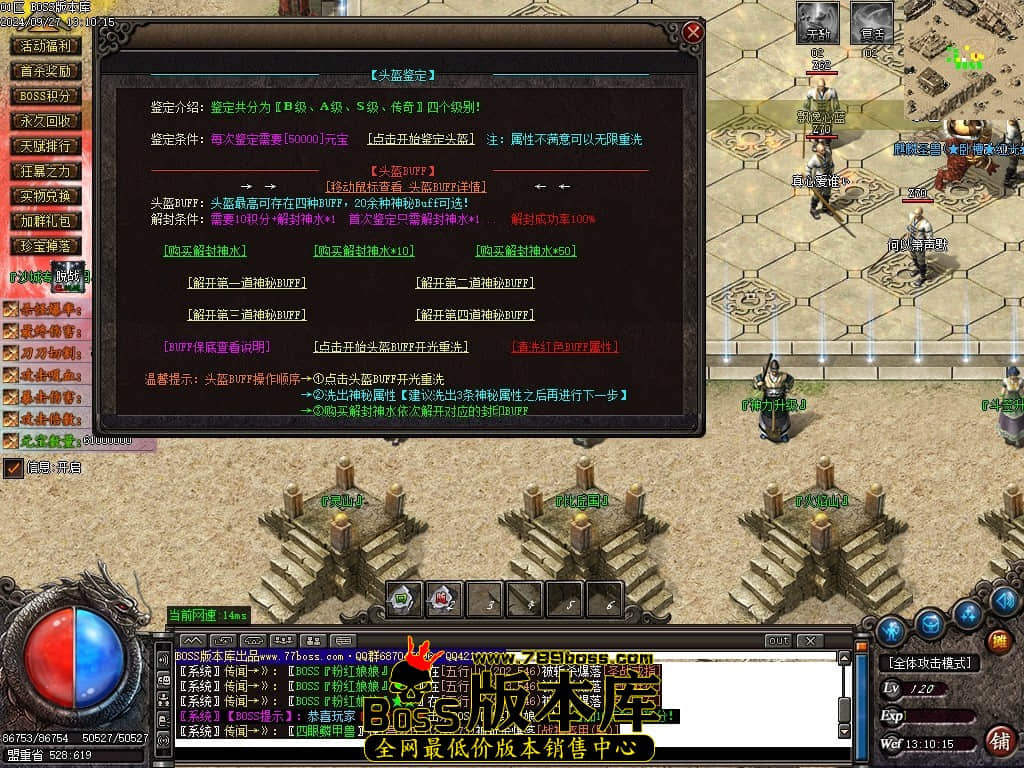Open the 首杀奖励 menu

46,71
